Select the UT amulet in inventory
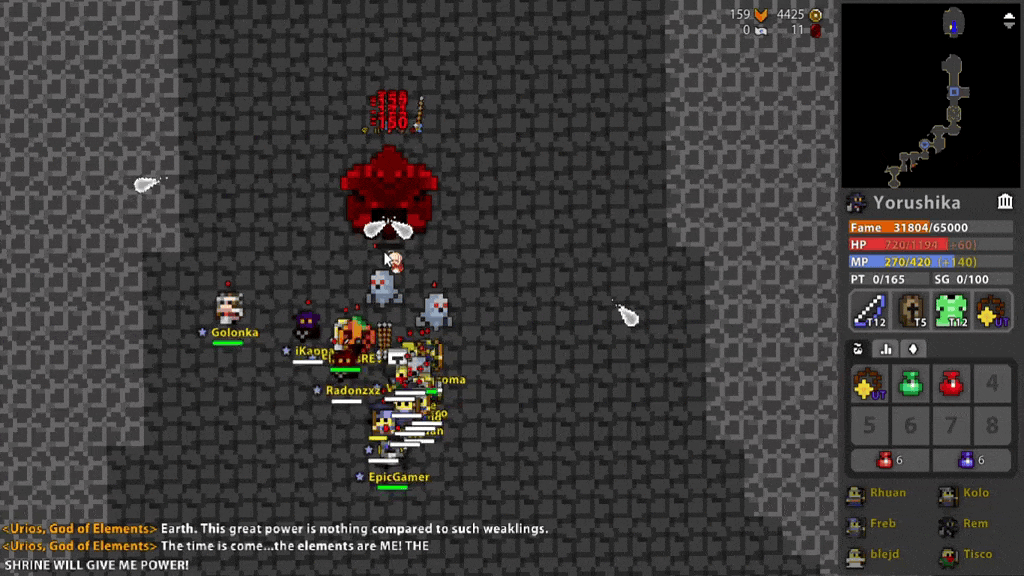The width and height of the screenshot is (1024, 576). click(869, 384)
